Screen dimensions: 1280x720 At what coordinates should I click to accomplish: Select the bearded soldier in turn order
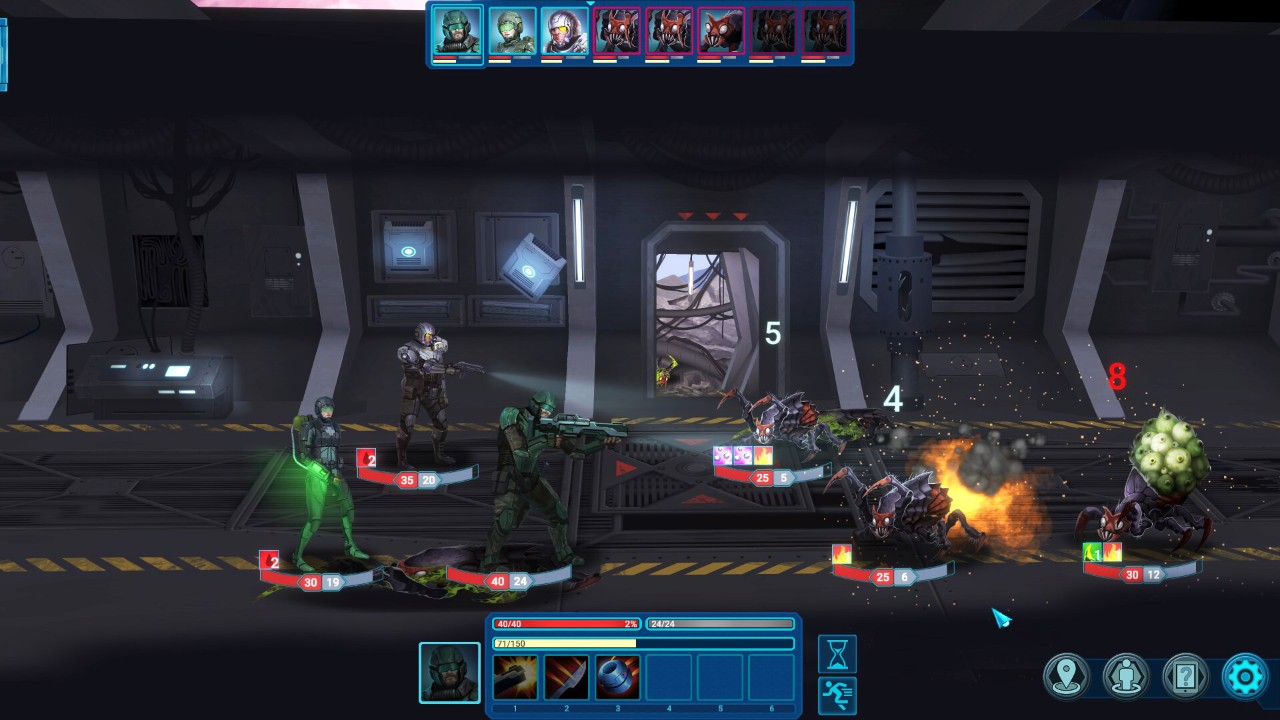click(x=457, y=32)
